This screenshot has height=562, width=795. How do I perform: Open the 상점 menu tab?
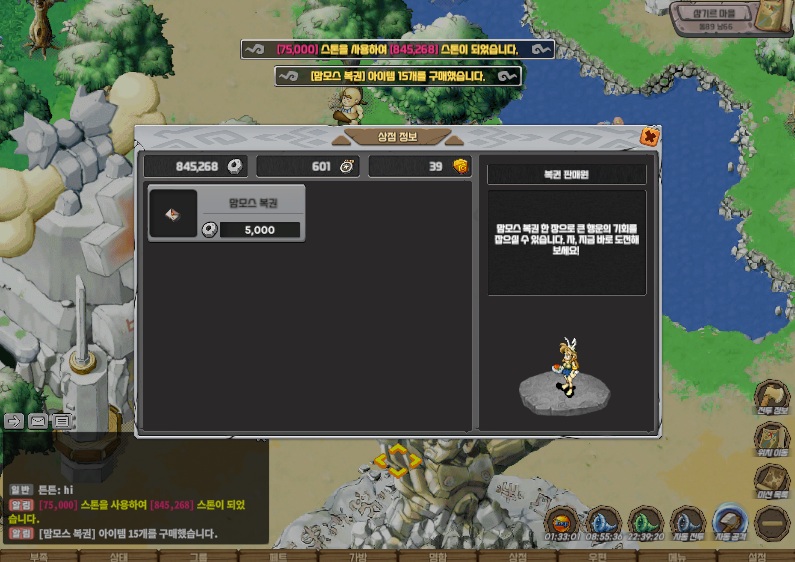pos(517,556)
